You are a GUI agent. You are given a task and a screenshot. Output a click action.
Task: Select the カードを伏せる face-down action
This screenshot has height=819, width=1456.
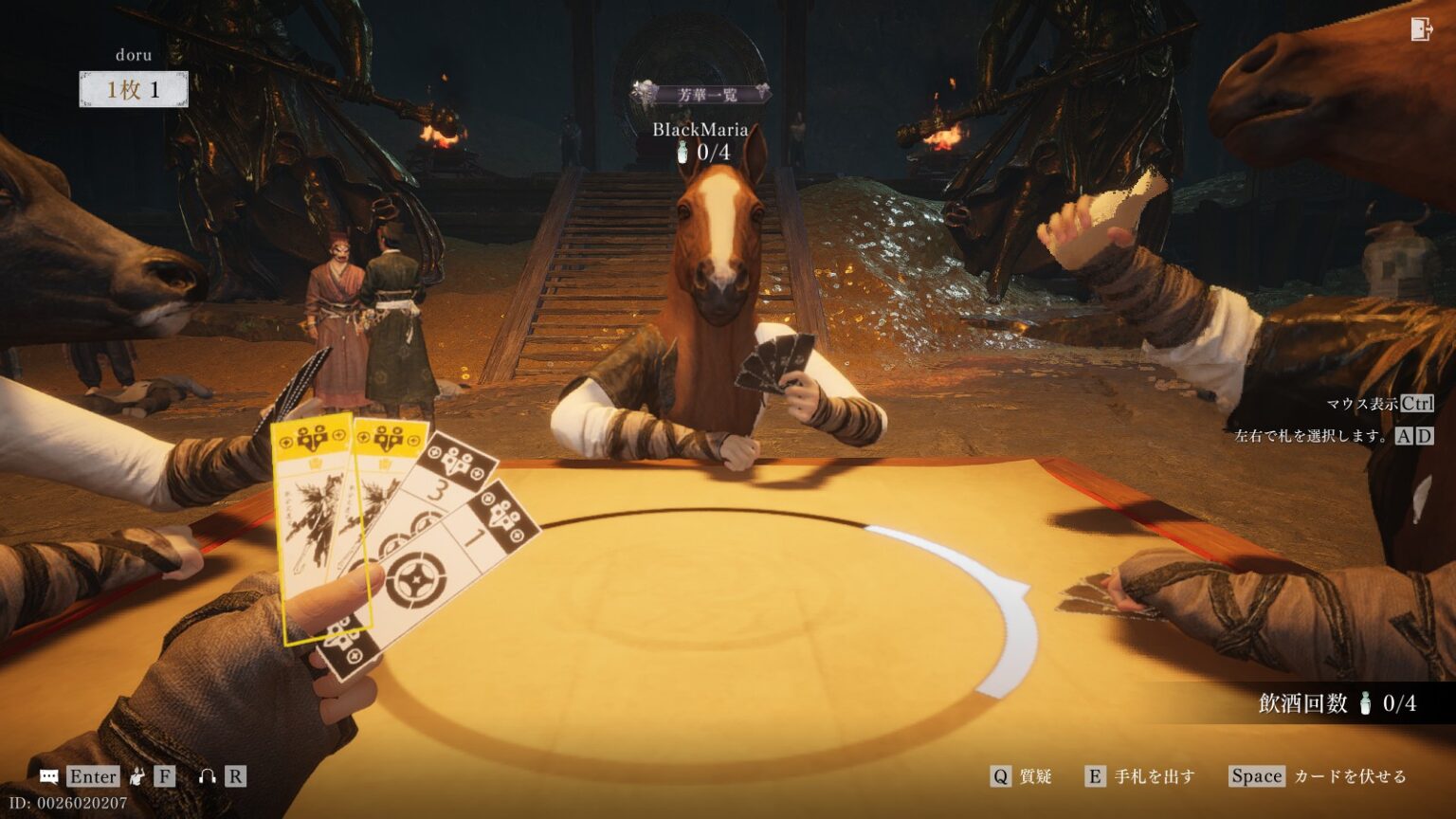pyautogui.click(x=1318, y=776)
